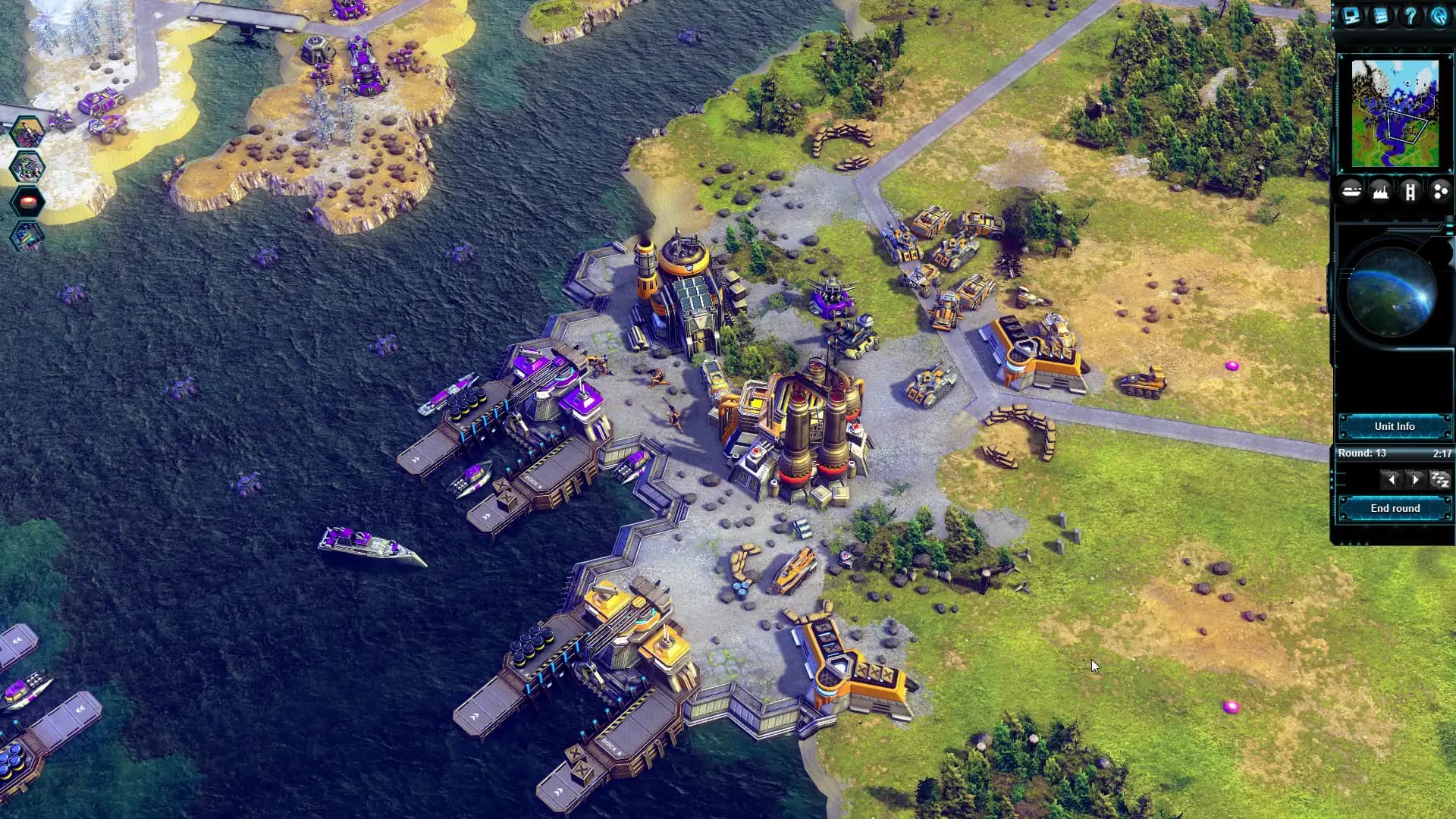Select the top hexagonal unit portrait on the left

[x=27, y=132]
